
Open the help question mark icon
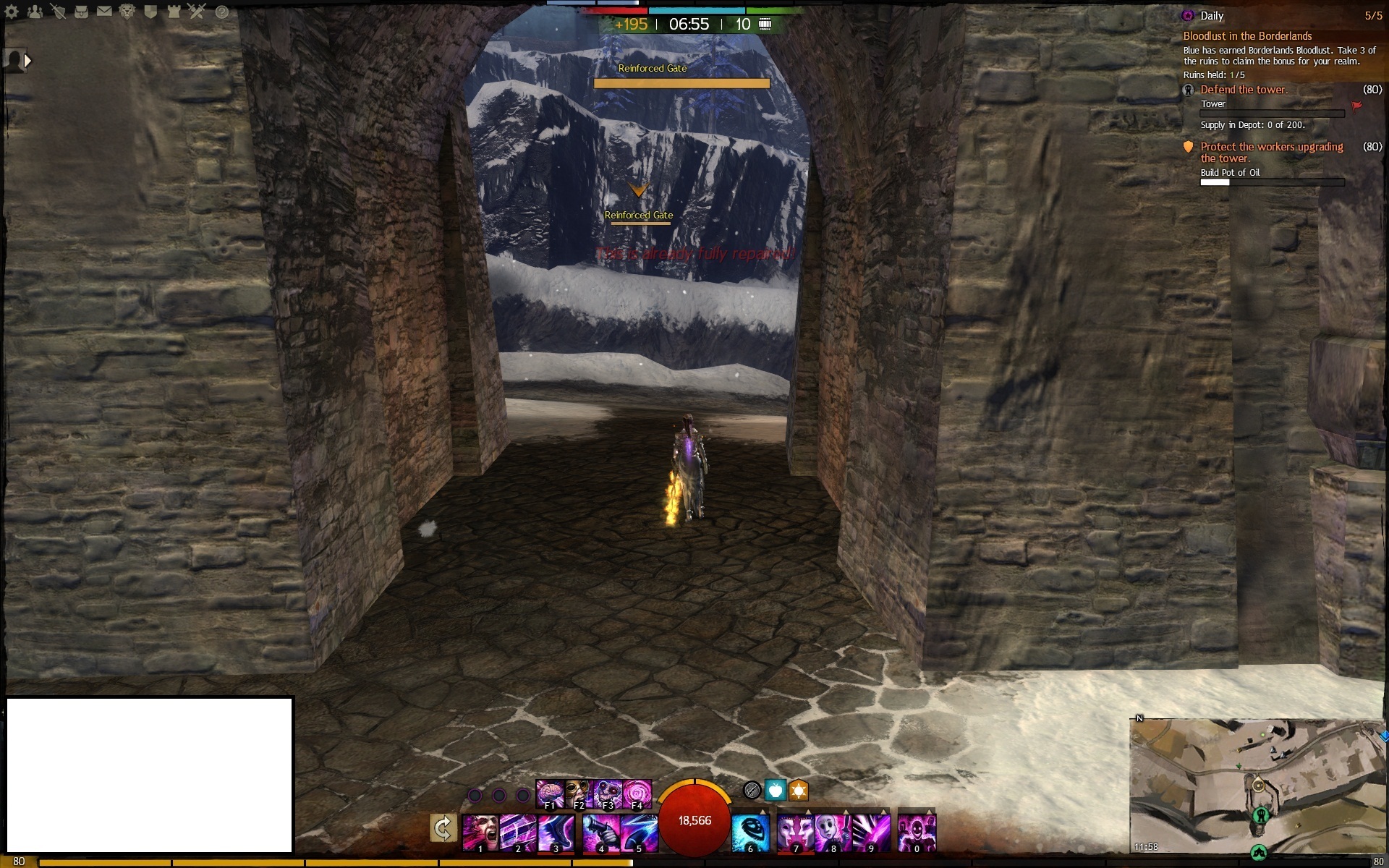coord(222,12)
